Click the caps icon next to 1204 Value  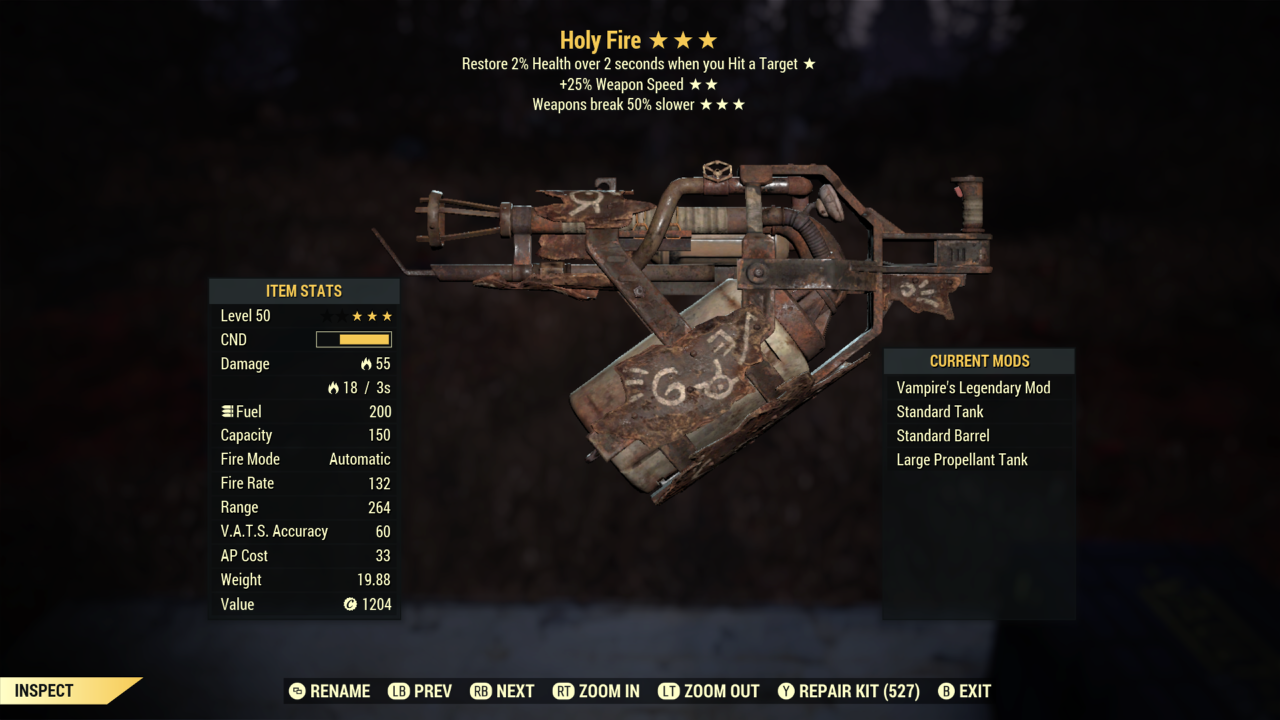349,604
